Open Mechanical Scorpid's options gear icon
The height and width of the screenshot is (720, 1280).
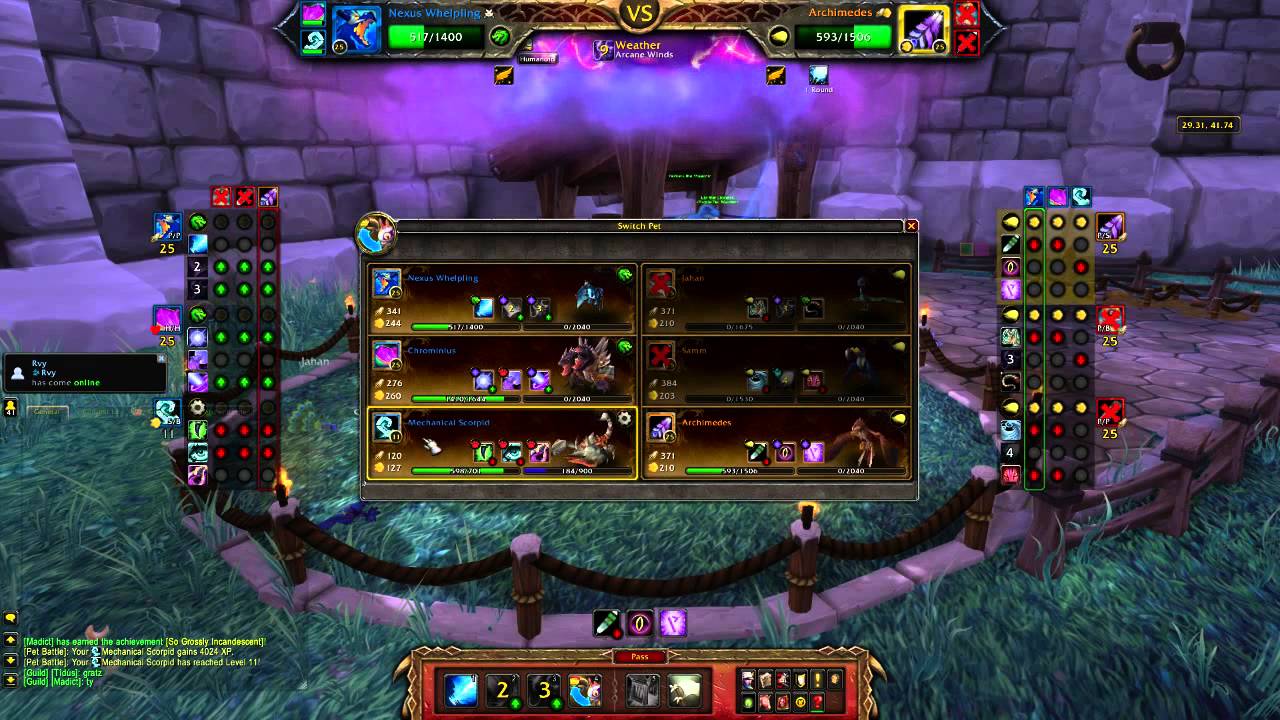(626, 417)
